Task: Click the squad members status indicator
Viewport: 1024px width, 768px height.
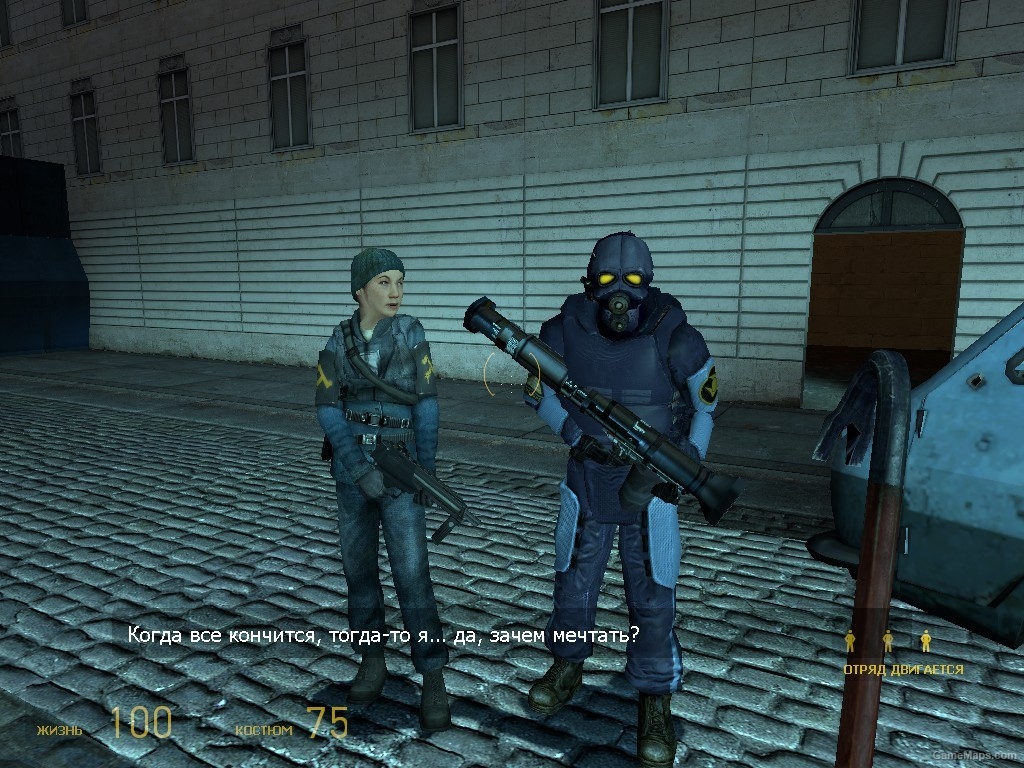Action: coord(888,641)
